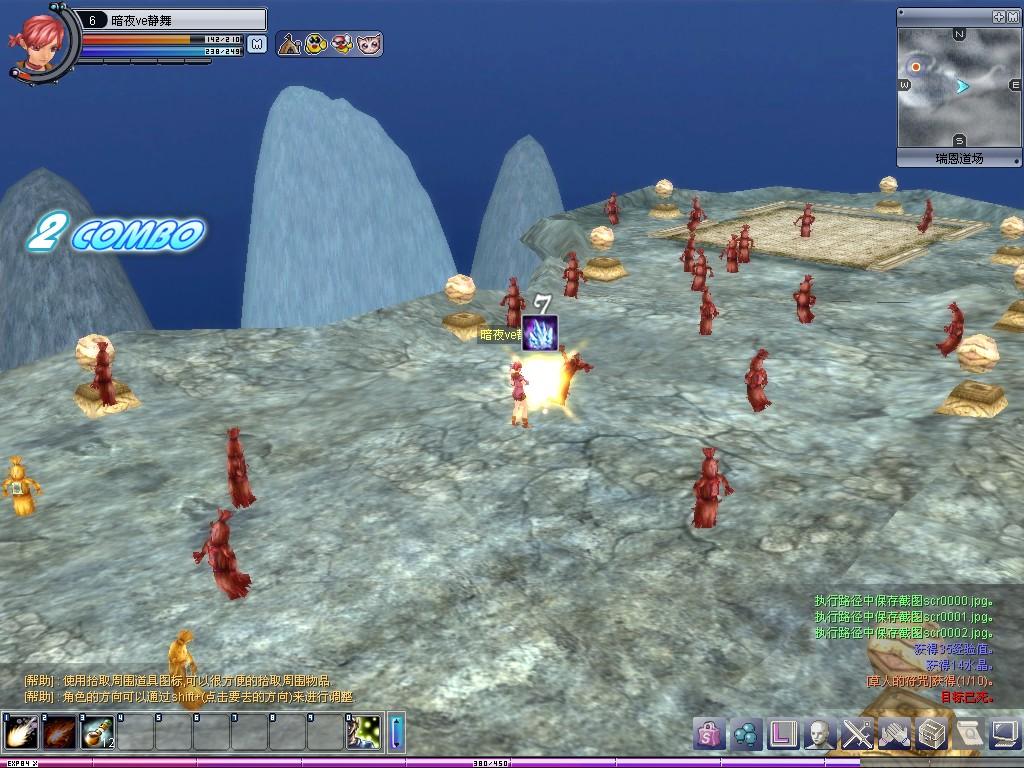1024x768 pixels.
Task: Use the fiery strike skill in slot 2
Action: (59, 733)
